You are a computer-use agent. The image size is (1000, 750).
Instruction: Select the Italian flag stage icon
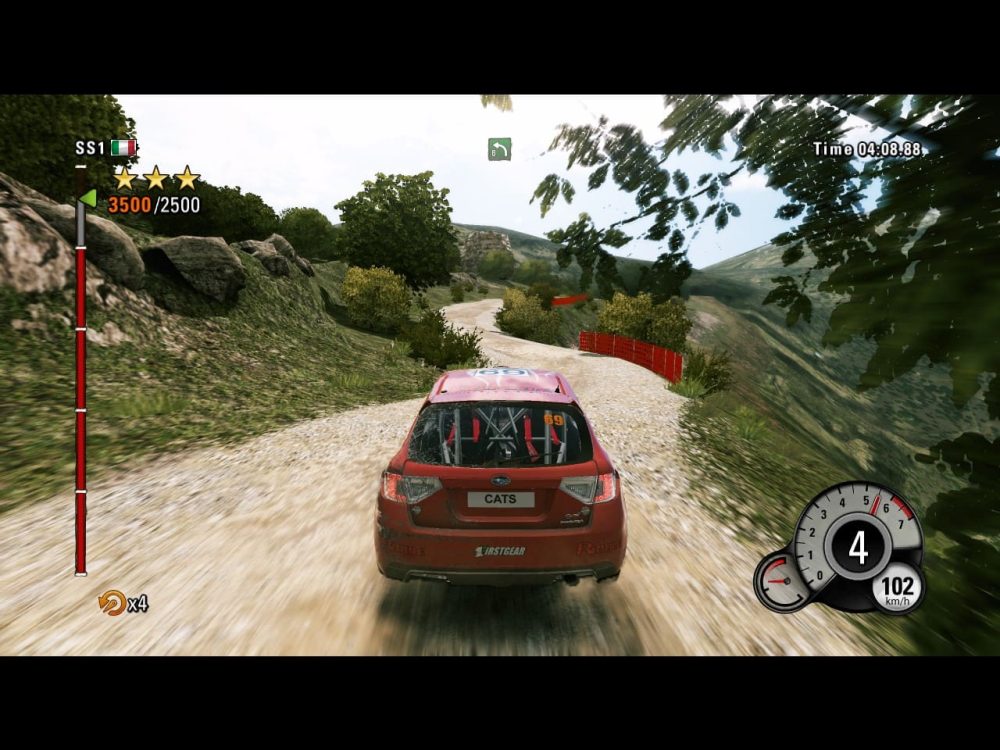(123, 148)
